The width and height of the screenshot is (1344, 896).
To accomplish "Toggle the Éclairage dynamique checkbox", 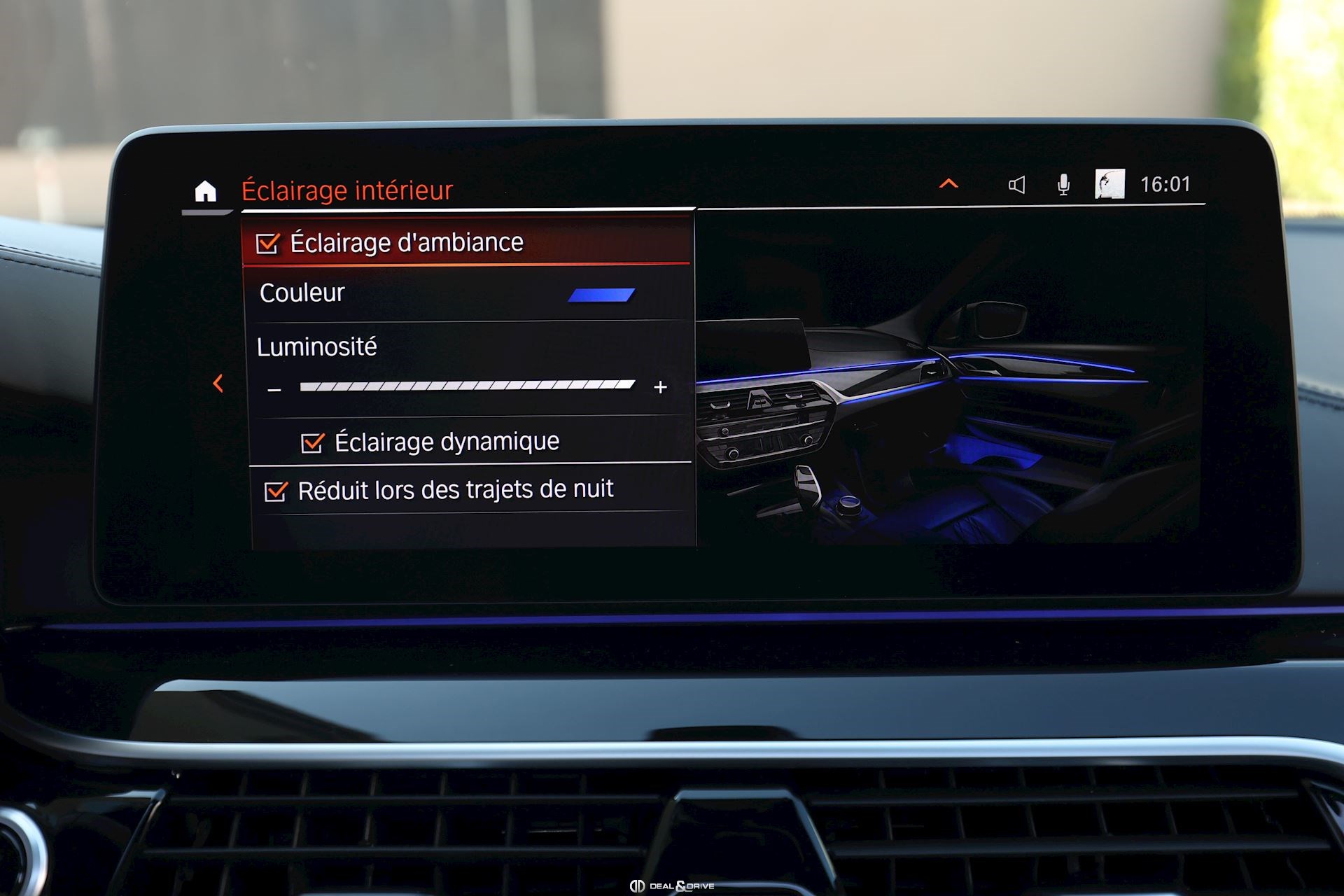I will click(x=312, y=442).
